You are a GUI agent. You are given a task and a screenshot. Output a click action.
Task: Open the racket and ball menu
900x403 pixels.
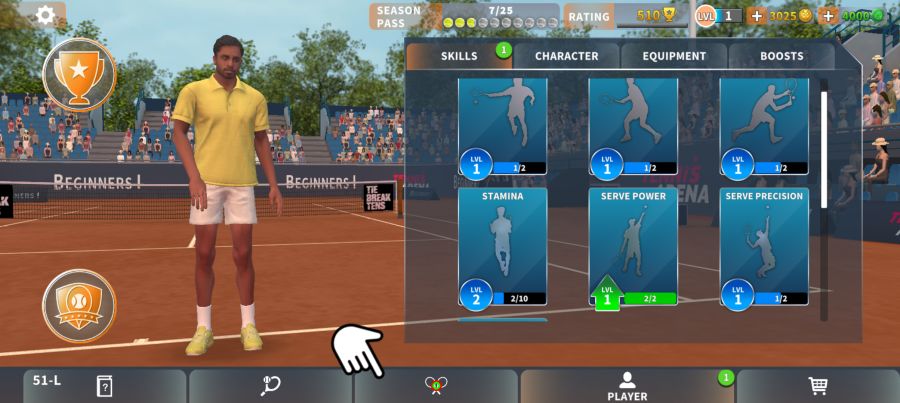[x=270, y=386]
